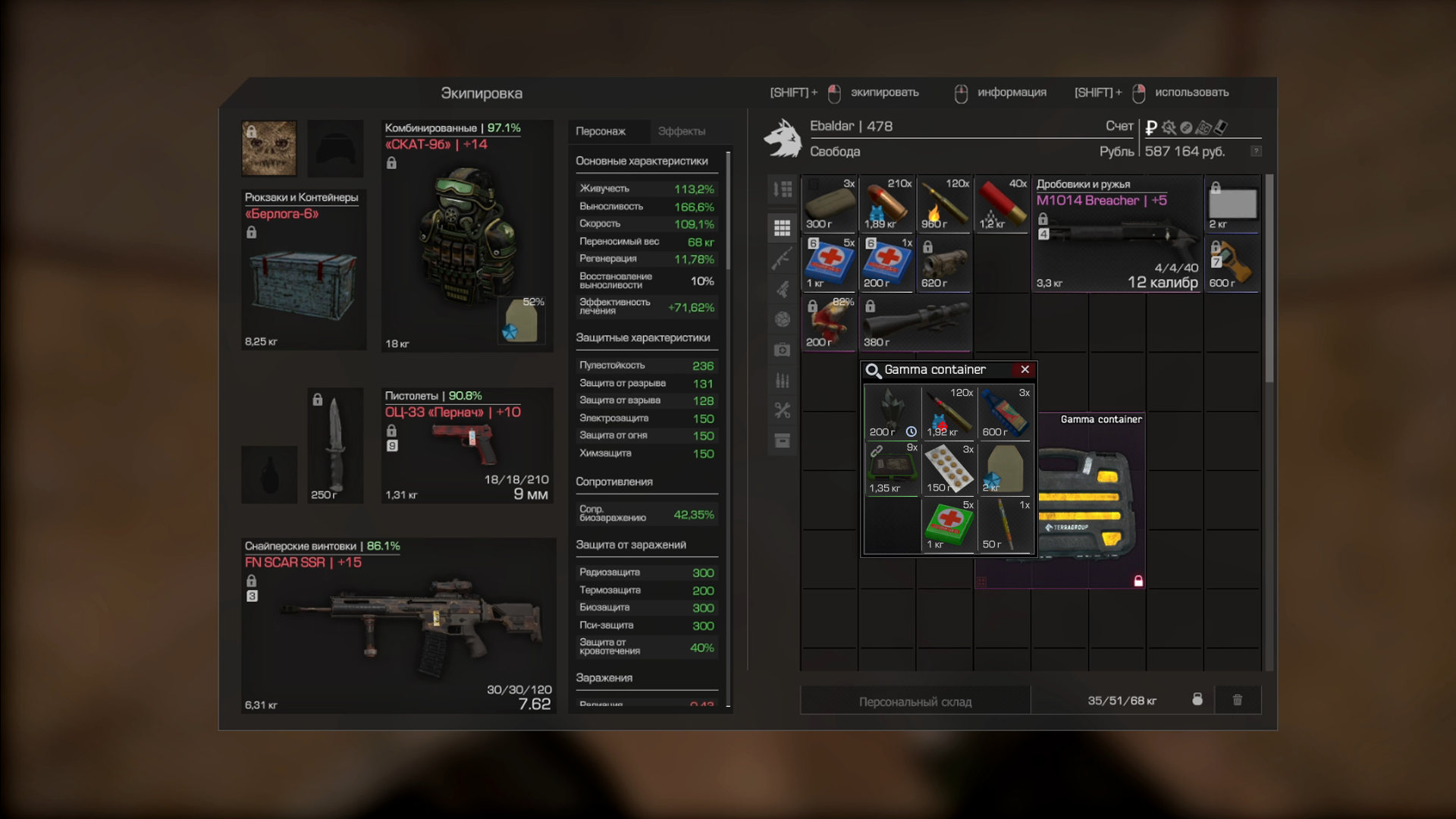Pick the red shotgun shells stack
This screenshot has height=819, width=1456.
point(1001,205)
